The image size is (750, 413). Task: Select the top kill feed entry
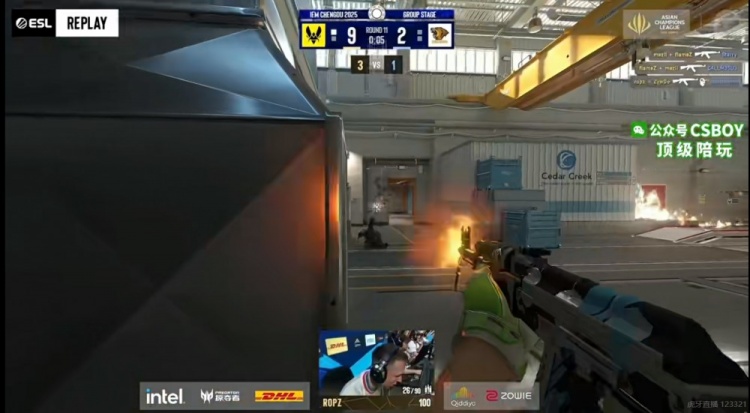[686, 55]
